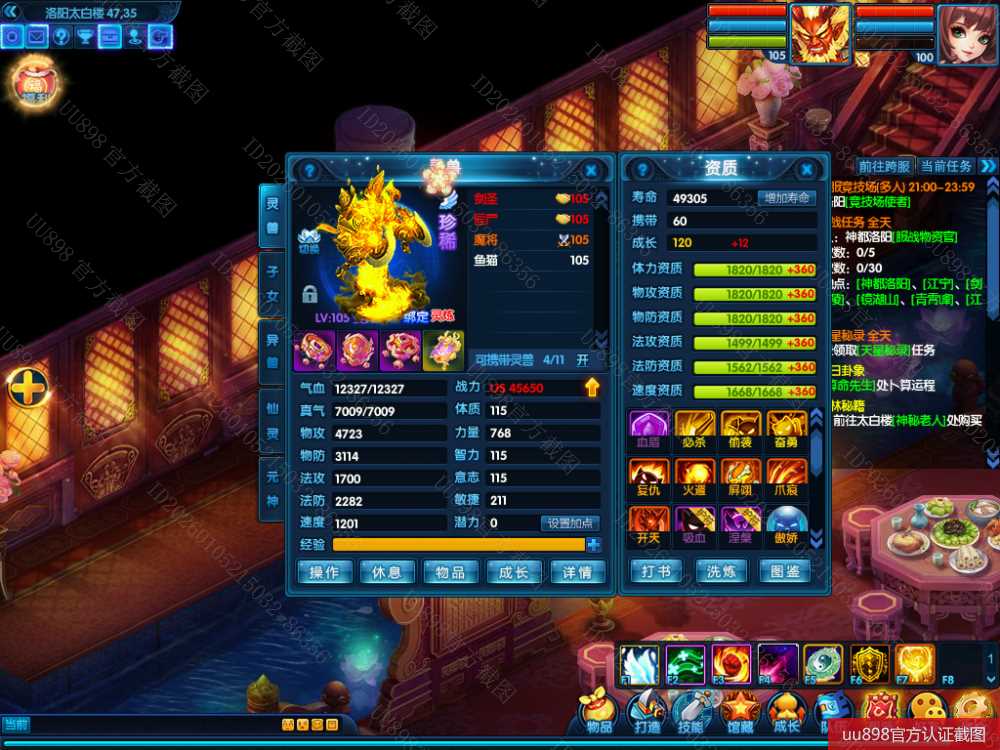Screen dimensions: 1000x750
Task: Click the orange upgrade arrow beside 战力
Action: coord(592,387)
